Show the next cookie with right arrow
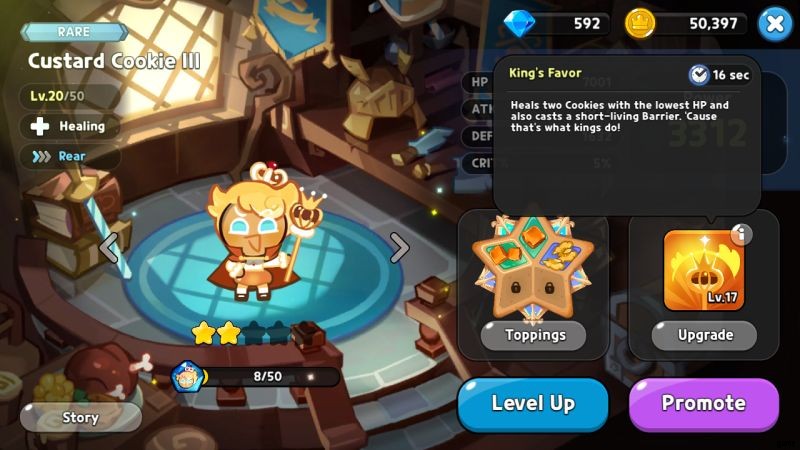Image resolution: width=800 pixels, height=450 pixels. click(x=399, y=247)
